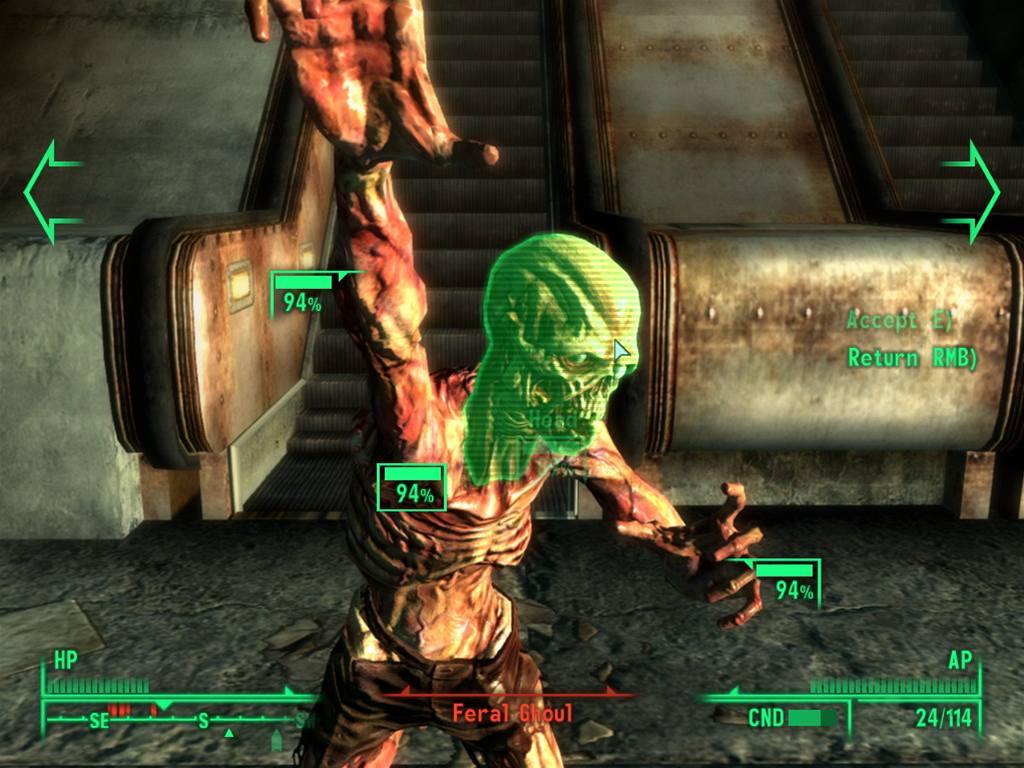The width and height of the screenshot is (1024, 768).
Task: Accept the queued V.A.T.S. attacks
Action: [x=899, y=321]
